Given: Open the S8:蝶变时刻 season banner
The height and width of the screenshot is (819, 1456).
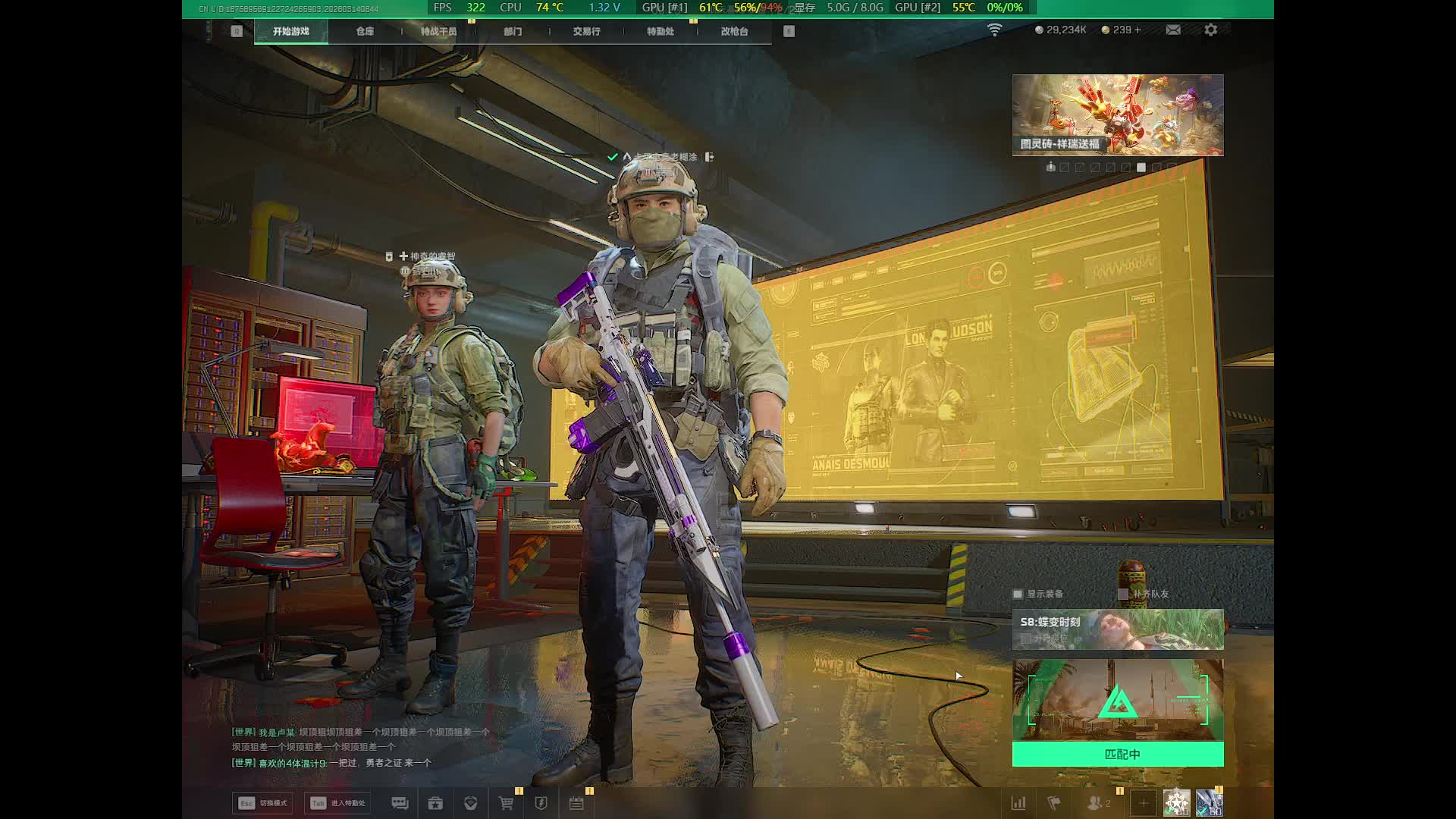Looking at the screenshot, I should pyautogui.click(x=1118, y=629).
